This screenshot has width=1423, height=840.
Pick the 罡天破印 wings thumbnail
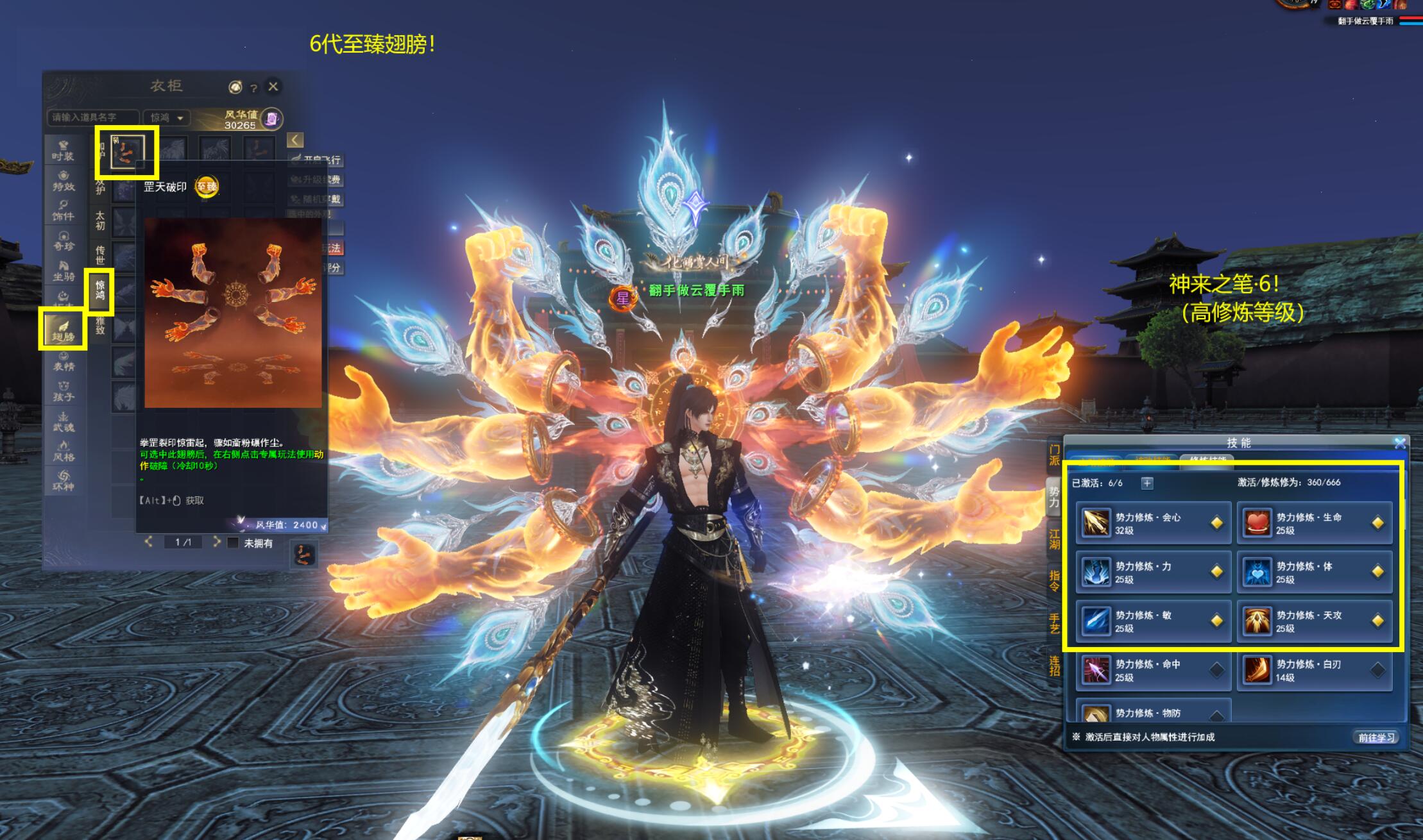click(x=126, y=153)
